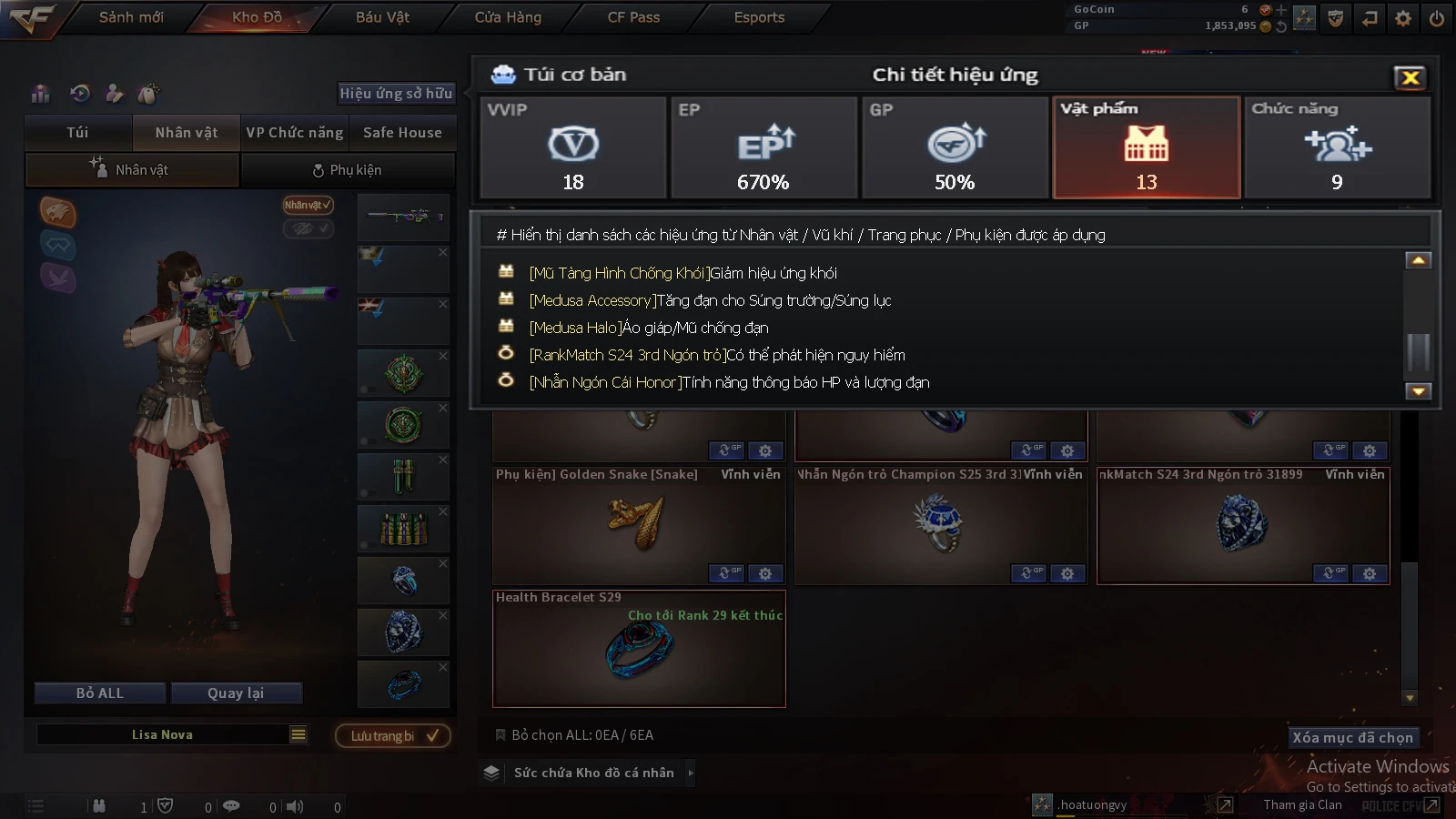Select the Health Bracelet S29 item

point(638,650)
